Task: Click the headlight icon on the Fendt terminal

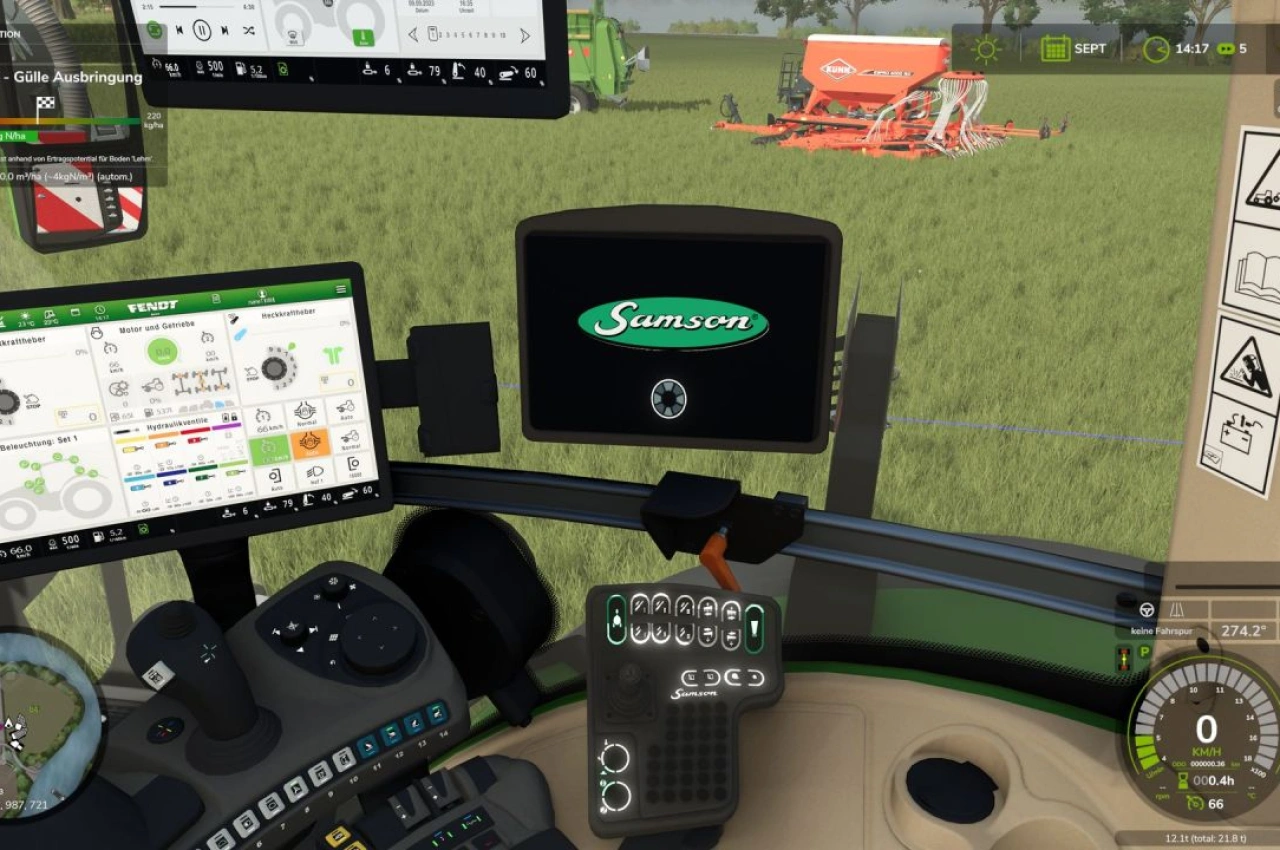Action: click(315, 472)
